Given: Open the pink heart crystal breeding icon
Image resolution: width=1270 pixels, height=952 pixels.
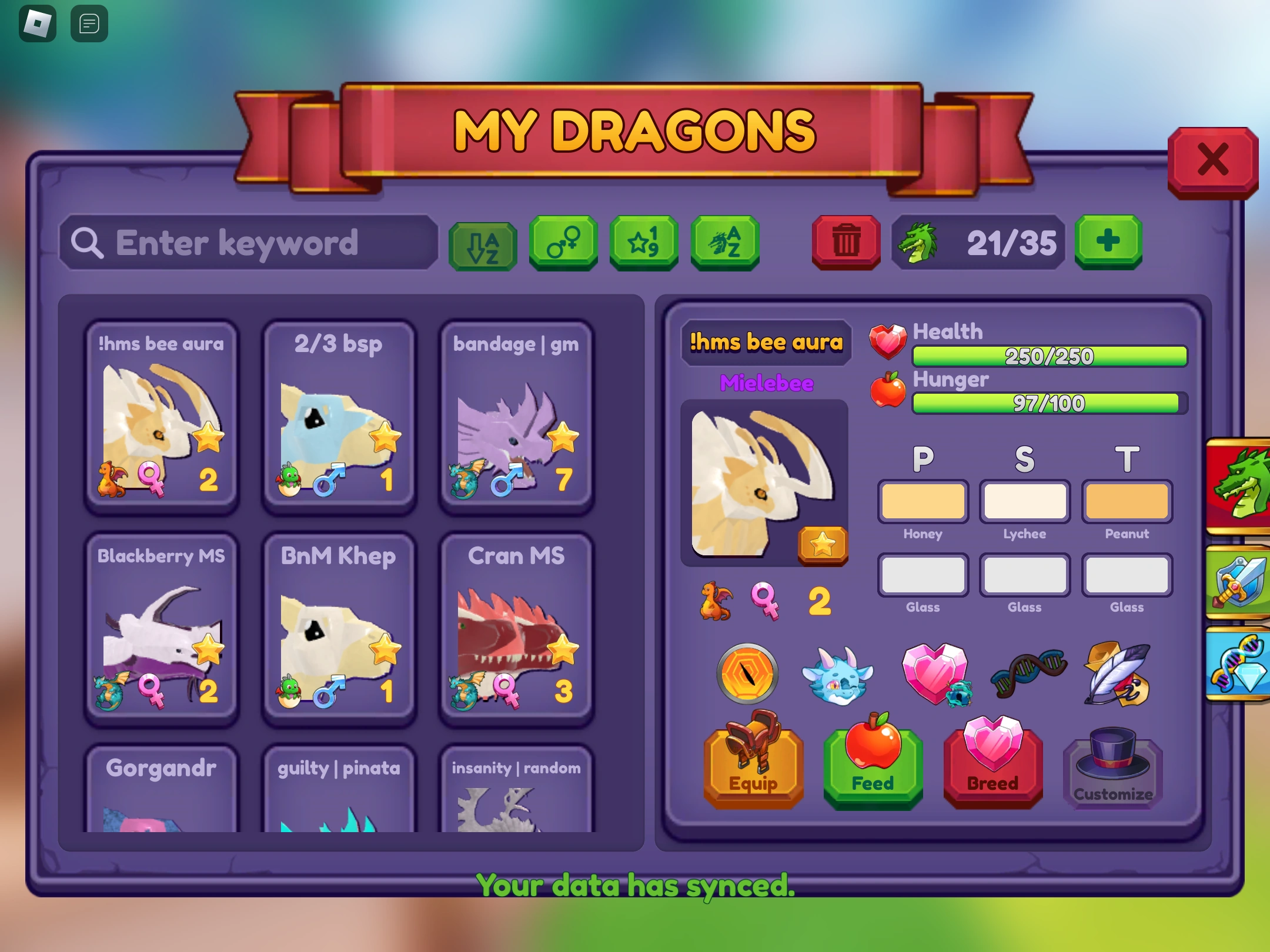Looking at the screenshot, I should click(x=935, y=673).
